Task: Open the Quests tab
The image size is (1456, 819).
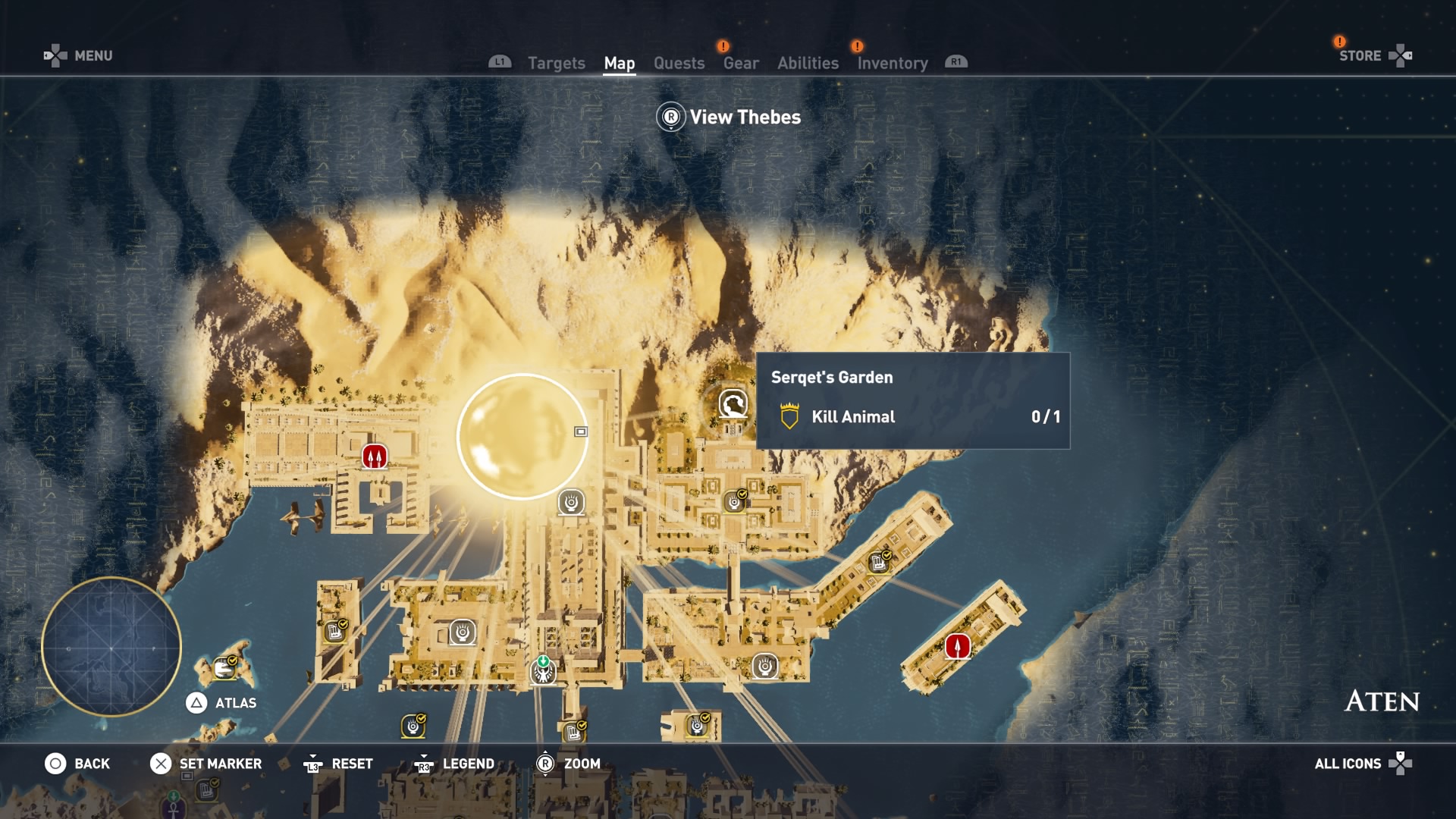Action: pos(679,64)
